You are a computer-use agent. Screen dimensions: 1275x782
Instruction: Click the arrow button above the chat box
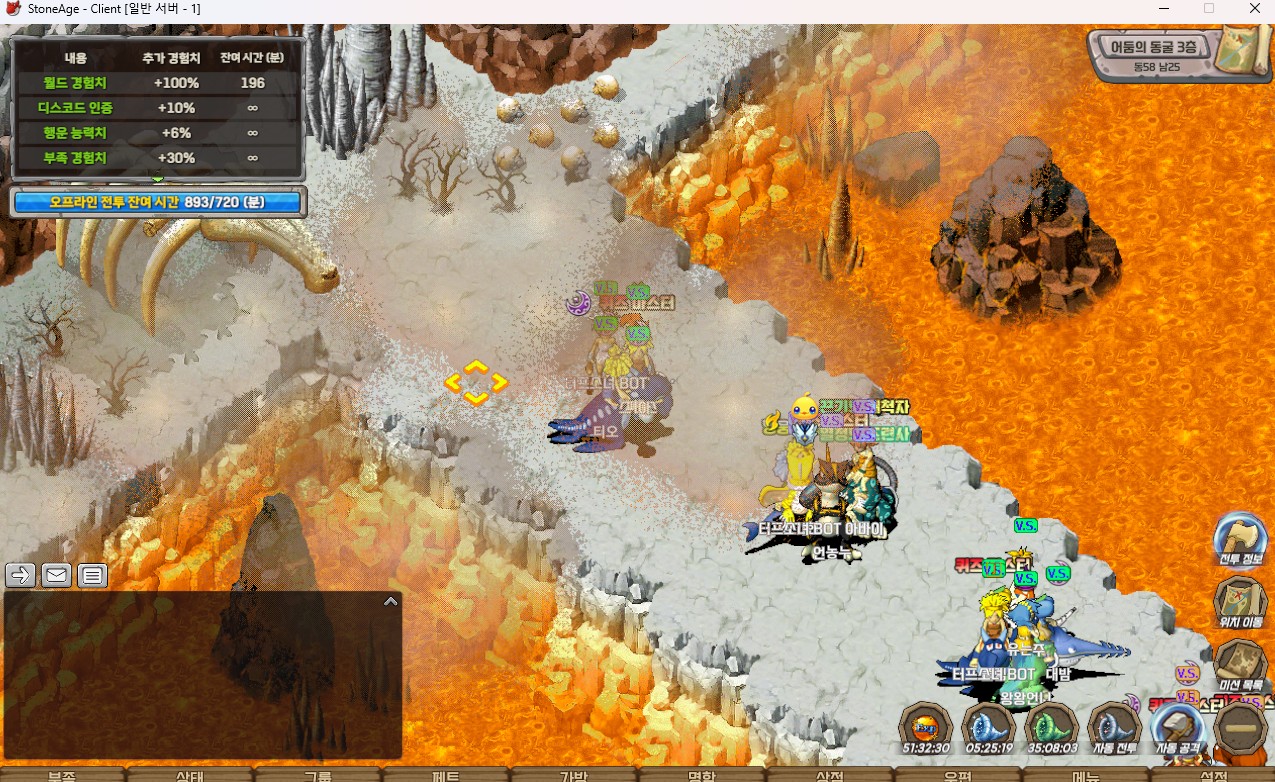(x=20, y=575)
